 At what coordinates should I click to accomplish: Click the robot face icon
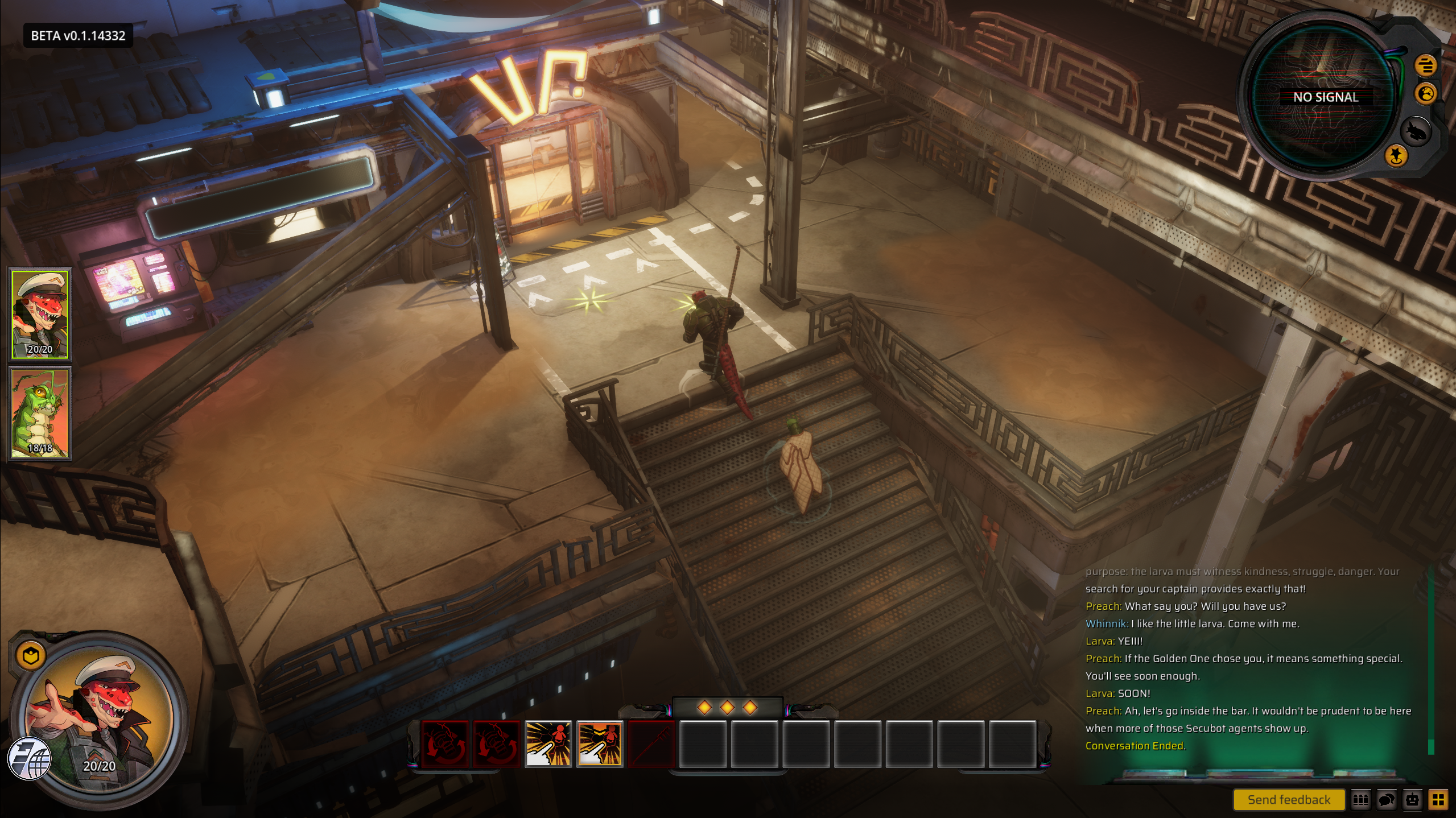point(1413,800)
